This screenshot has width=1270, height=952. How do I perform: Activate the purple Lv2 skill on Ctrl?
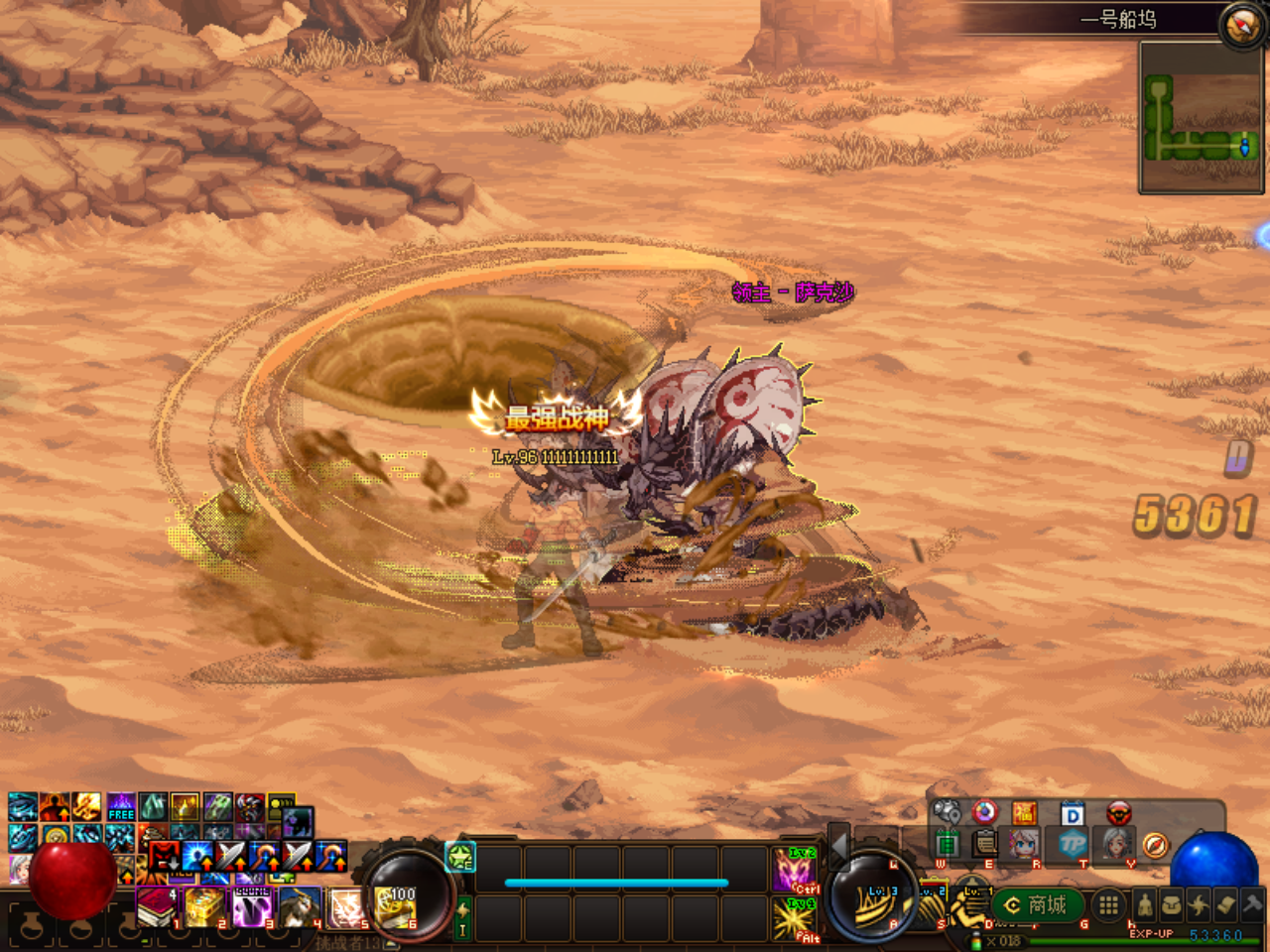coord(796,870)
